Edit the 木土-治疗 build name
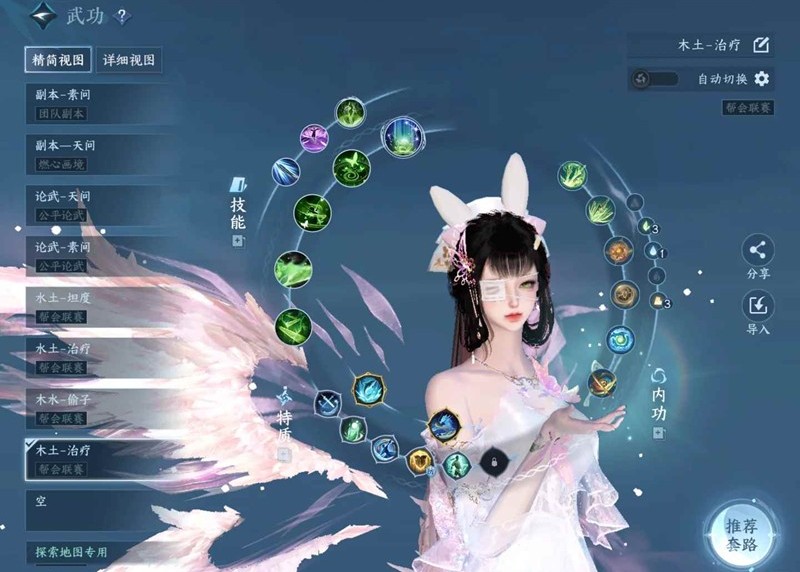 pyautogui.click(x=761, y=44)
